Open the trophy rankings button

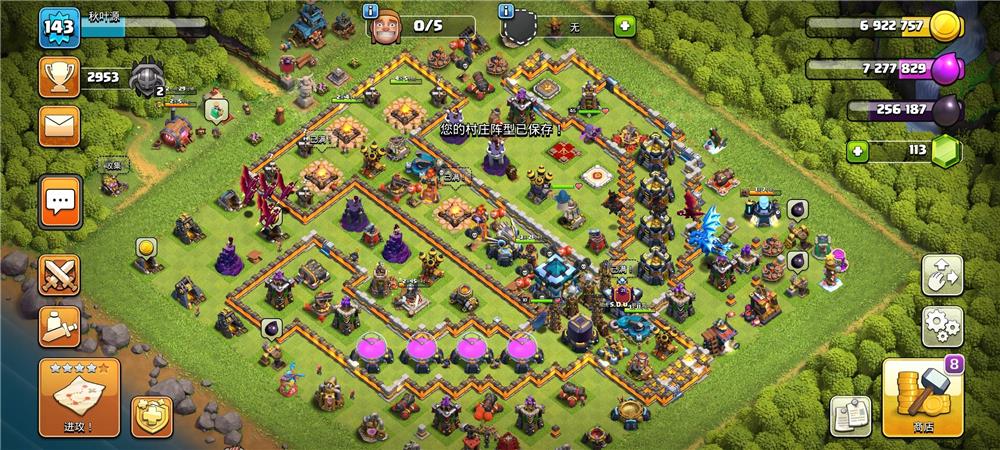tap(59, 77)
